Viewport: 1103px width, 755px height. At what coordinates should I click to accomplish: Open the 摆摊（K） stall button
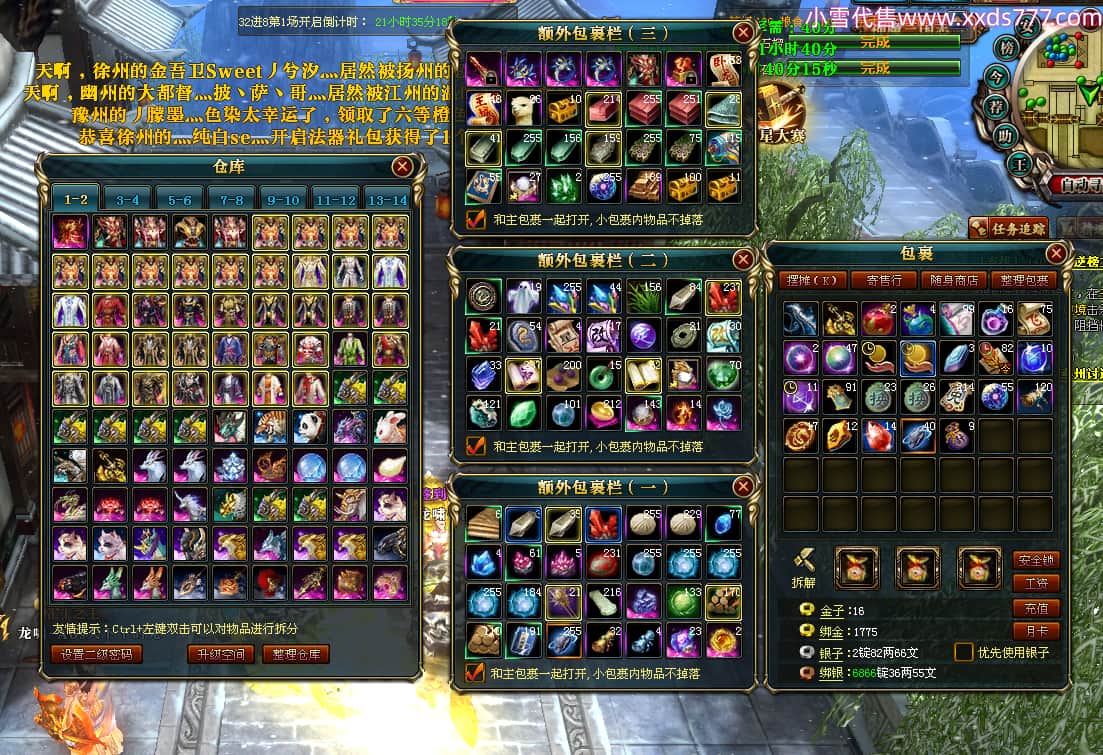813,280
